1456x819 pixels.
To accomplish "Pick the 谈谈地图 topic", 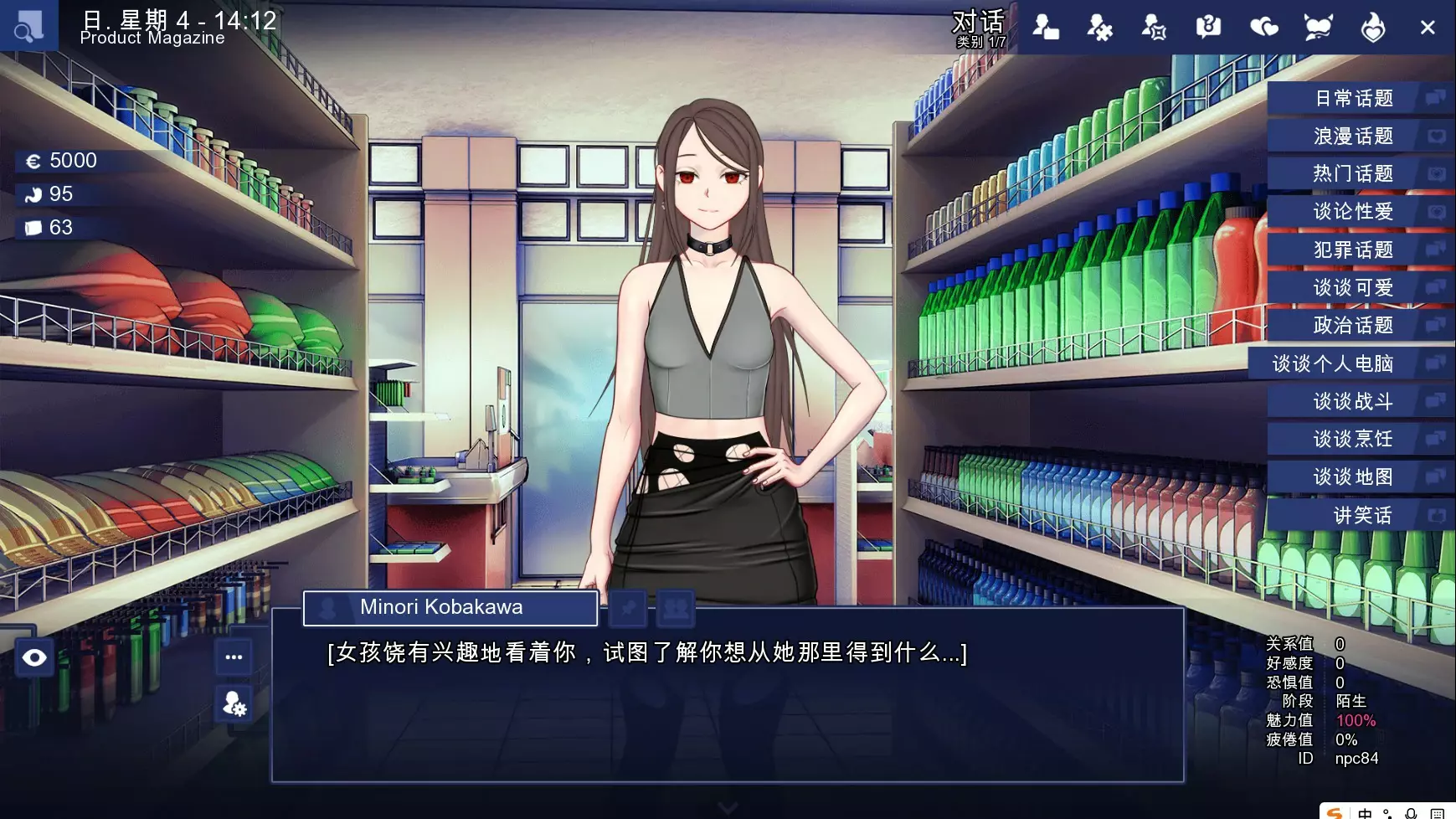I will tap(1353, 477).
